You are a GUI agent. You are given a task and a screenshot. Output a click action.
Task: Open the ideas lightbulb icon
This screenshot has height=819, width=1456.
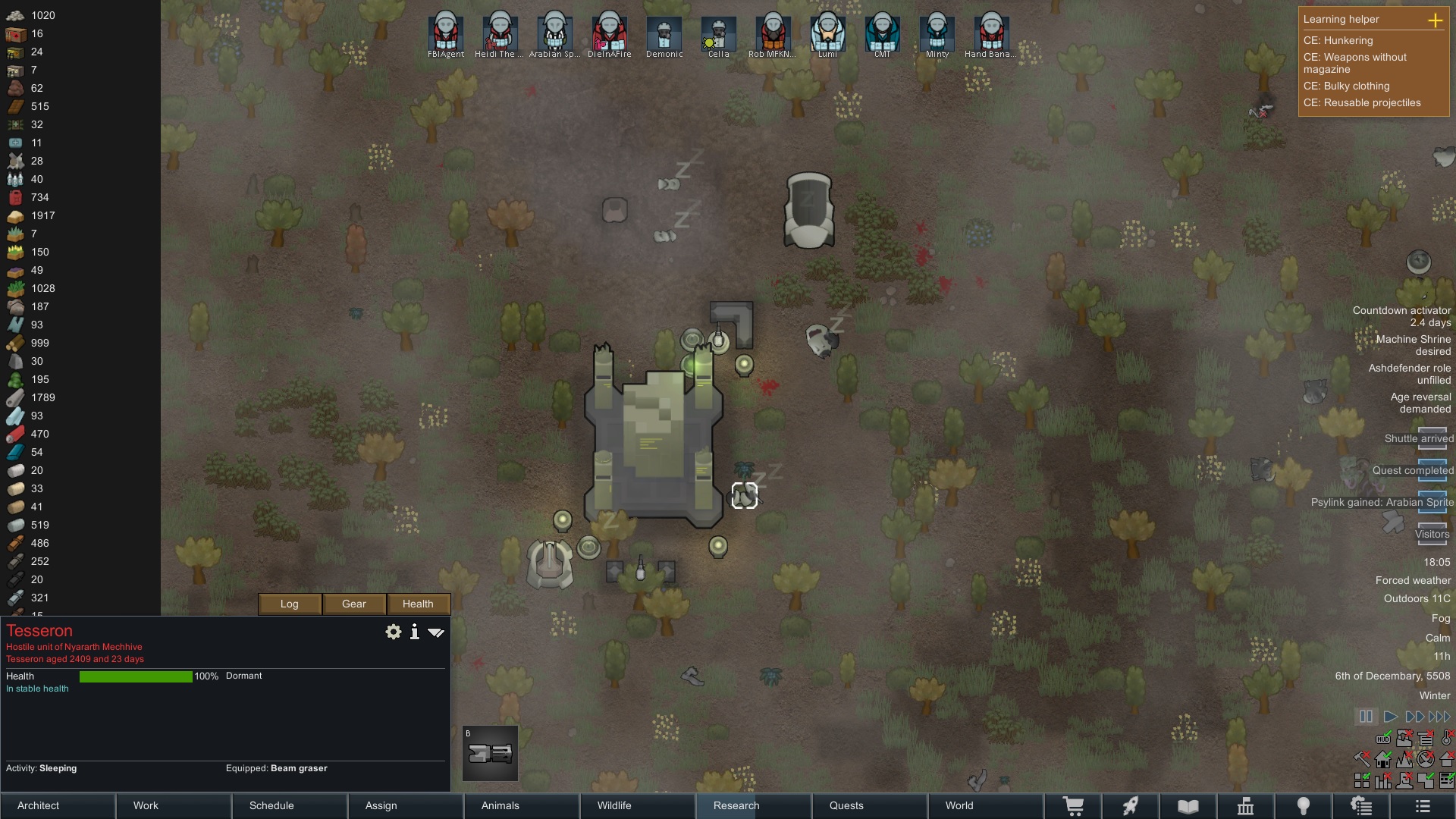[x=1304, y=805]
